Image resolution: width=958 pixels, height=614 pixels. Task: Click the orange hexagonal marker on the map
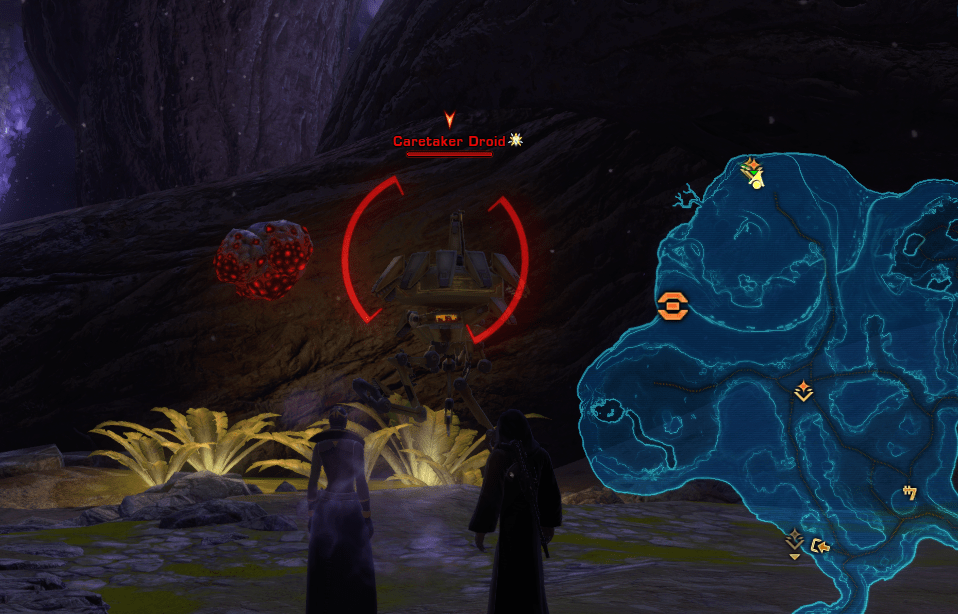click(673, 305)
